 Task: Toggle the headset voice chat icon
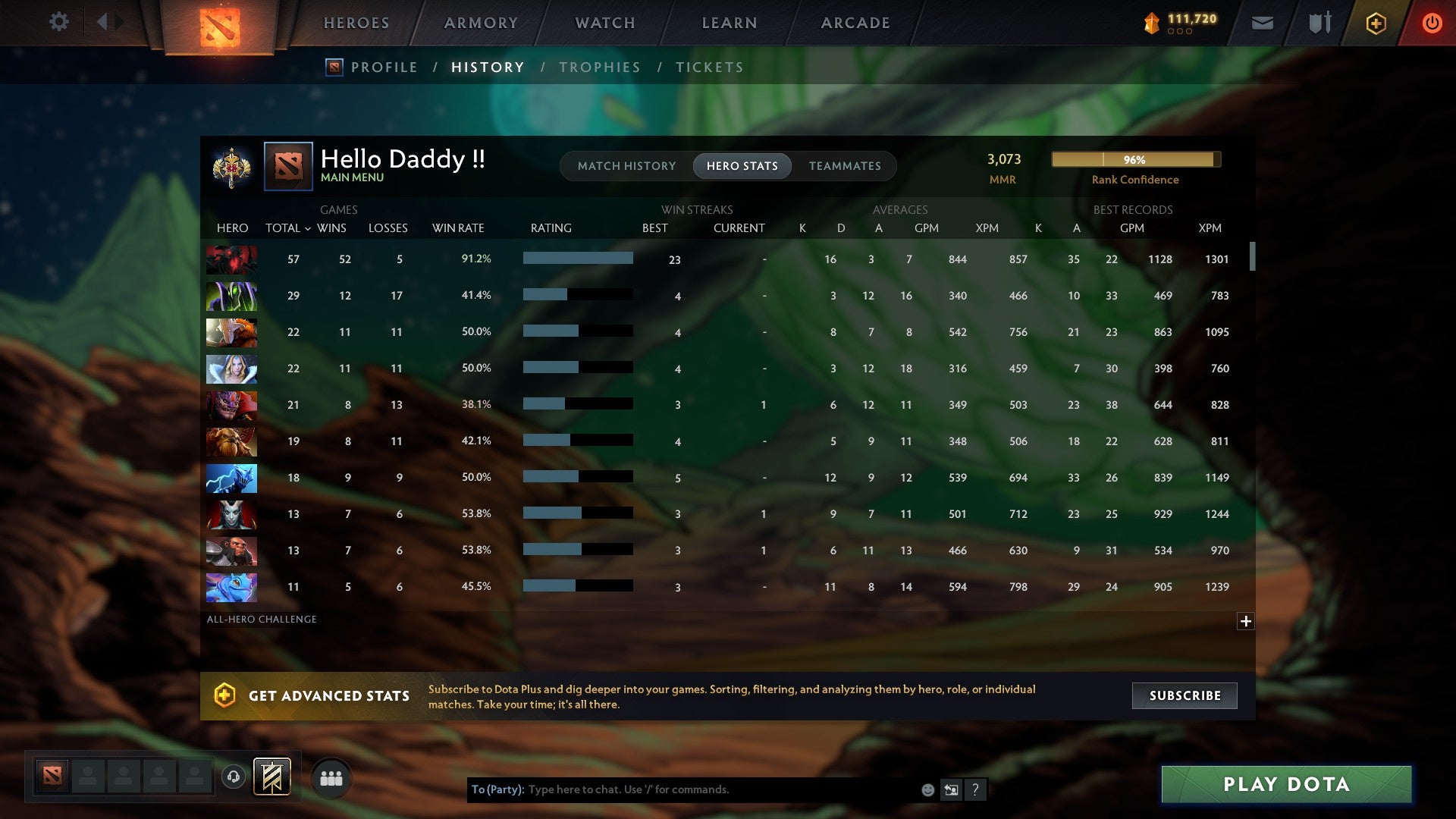(234, 777)
